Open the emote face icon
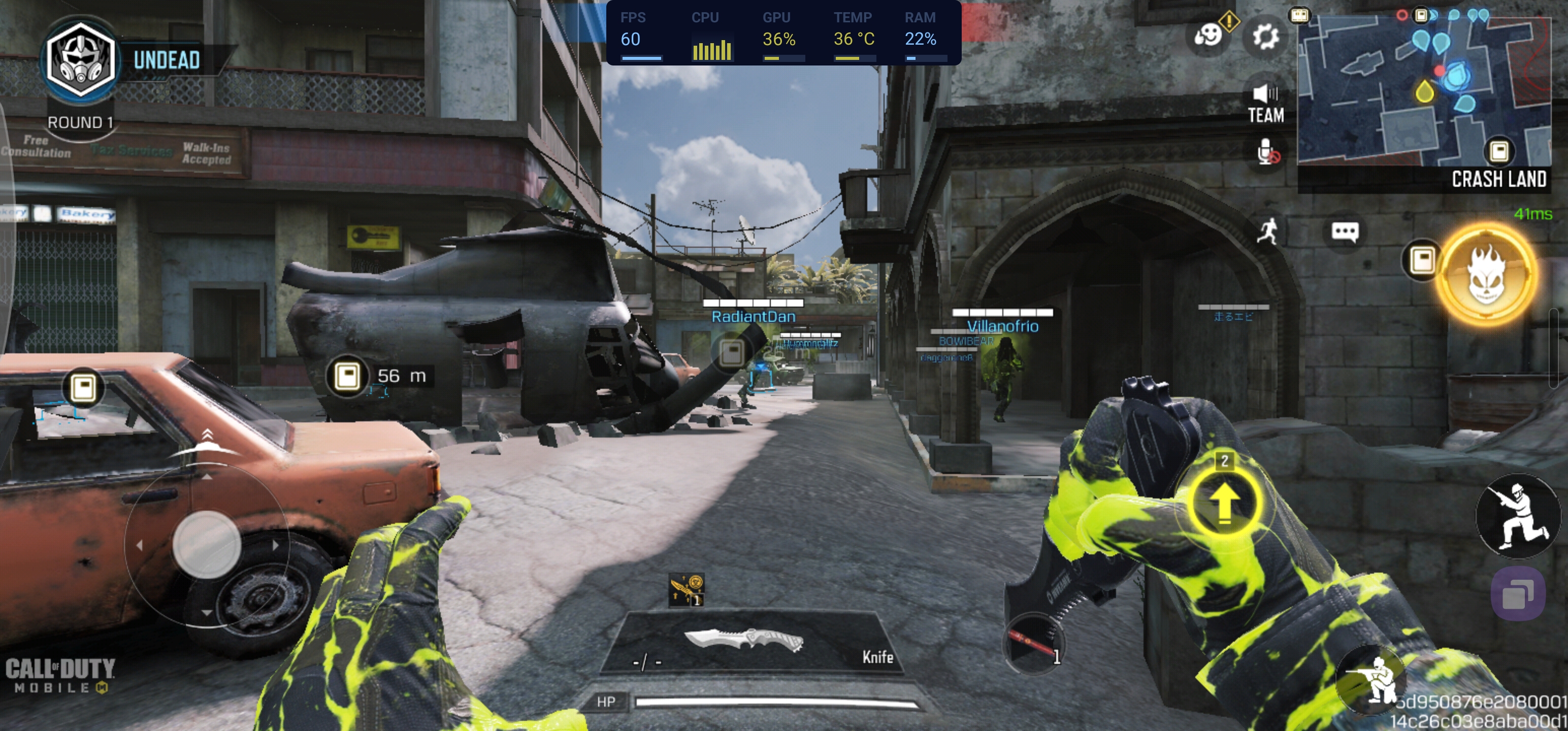This screenshot has width=1568, height=731. point(1207,36)
